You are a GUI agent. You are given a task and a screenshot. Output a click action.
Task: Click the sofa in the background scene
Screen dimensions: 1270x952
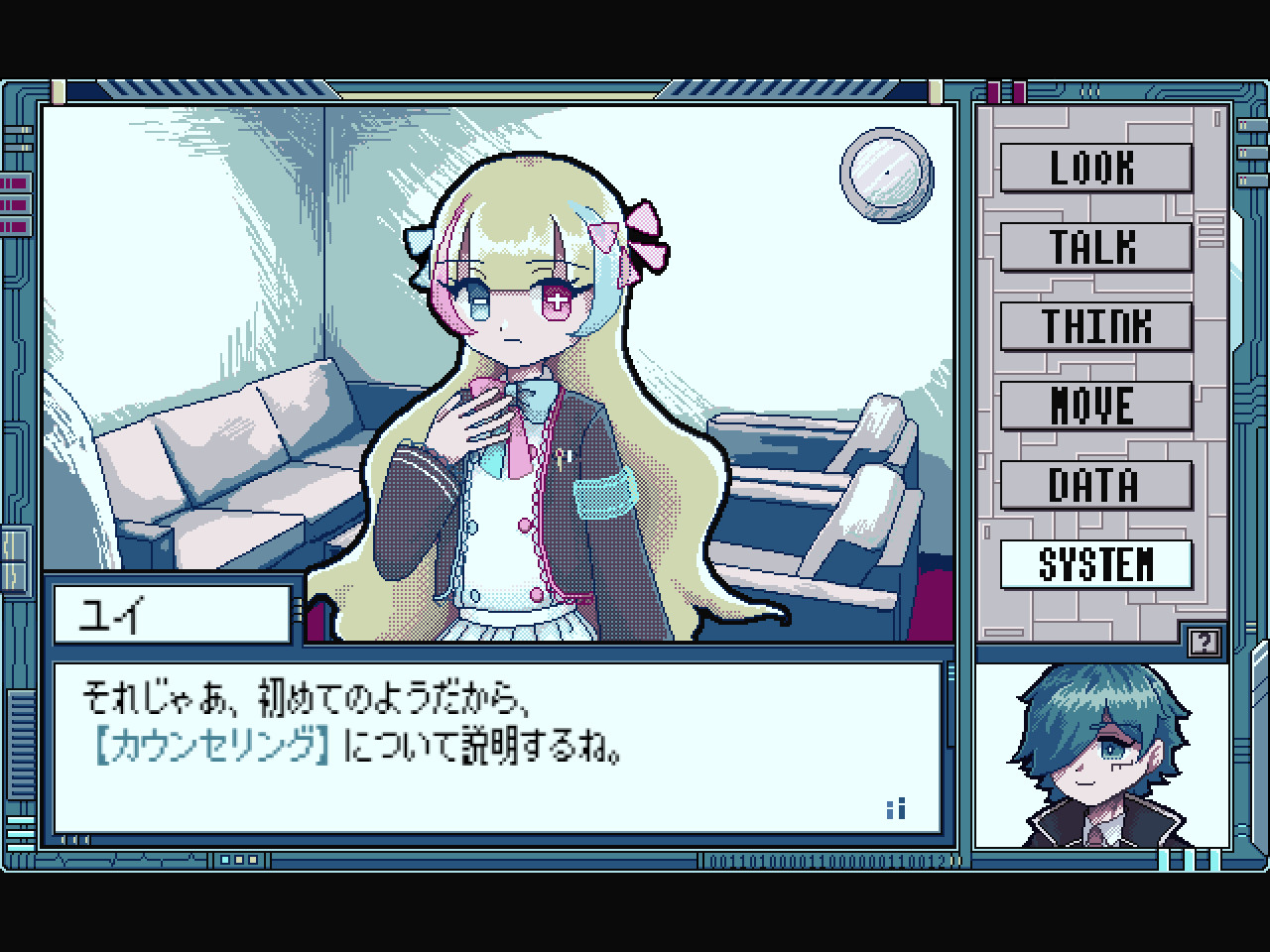click(x=228, y=466)
